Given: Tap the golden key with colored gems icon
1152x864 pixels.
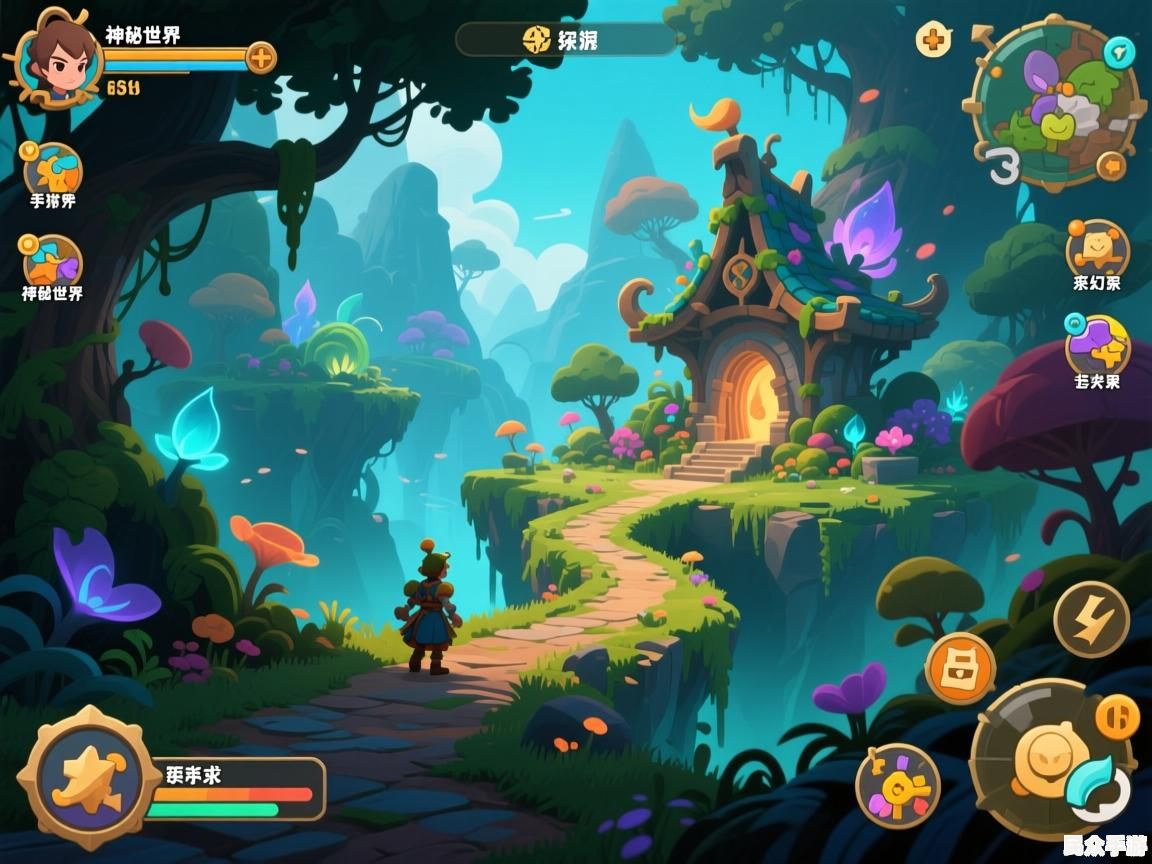Looking at the screenshot, I should (897, 786).
